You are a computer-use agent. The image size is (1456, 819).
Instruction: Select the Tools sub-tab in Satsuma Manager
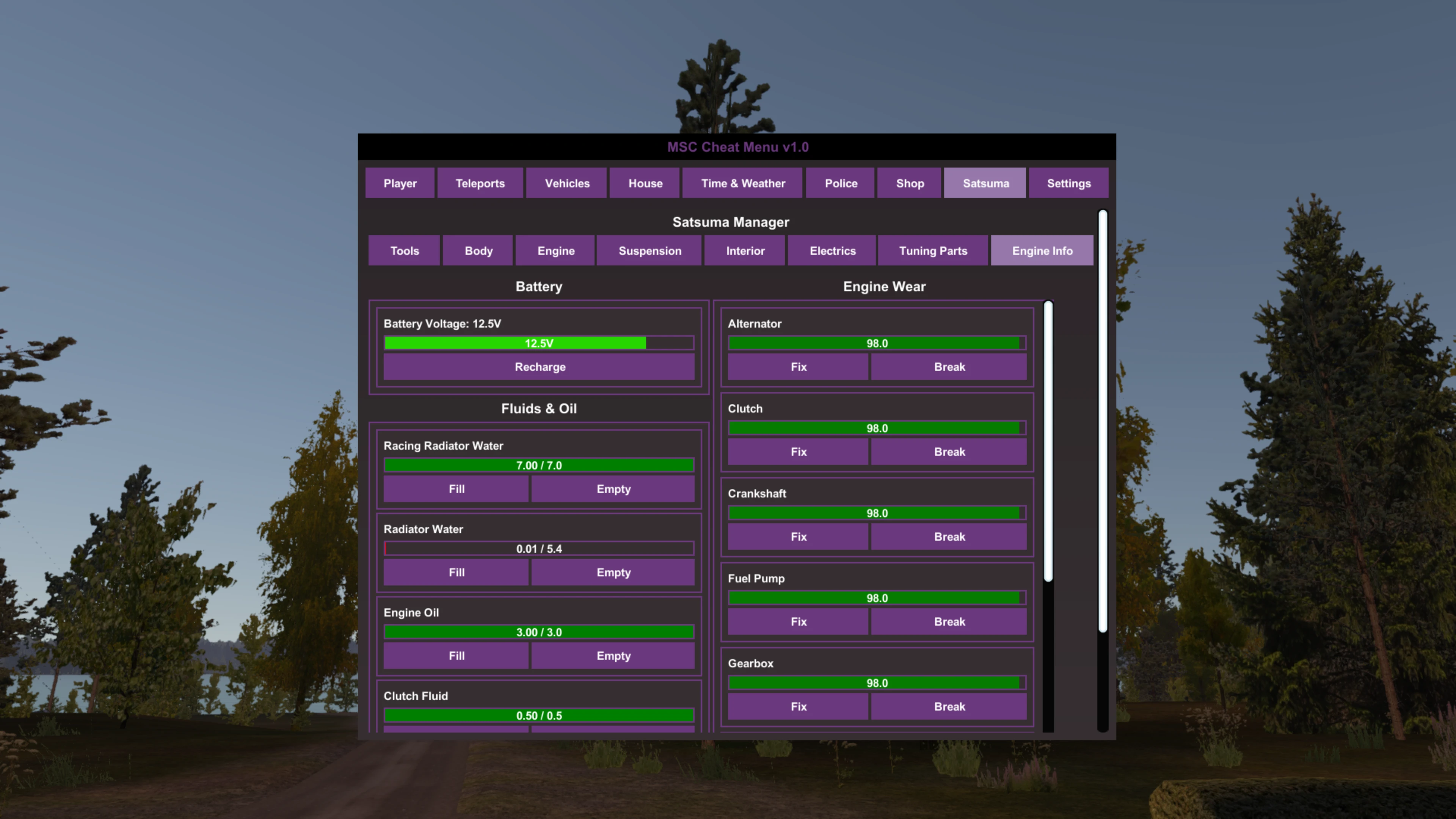pyautogui.click(x=404, y=250)
